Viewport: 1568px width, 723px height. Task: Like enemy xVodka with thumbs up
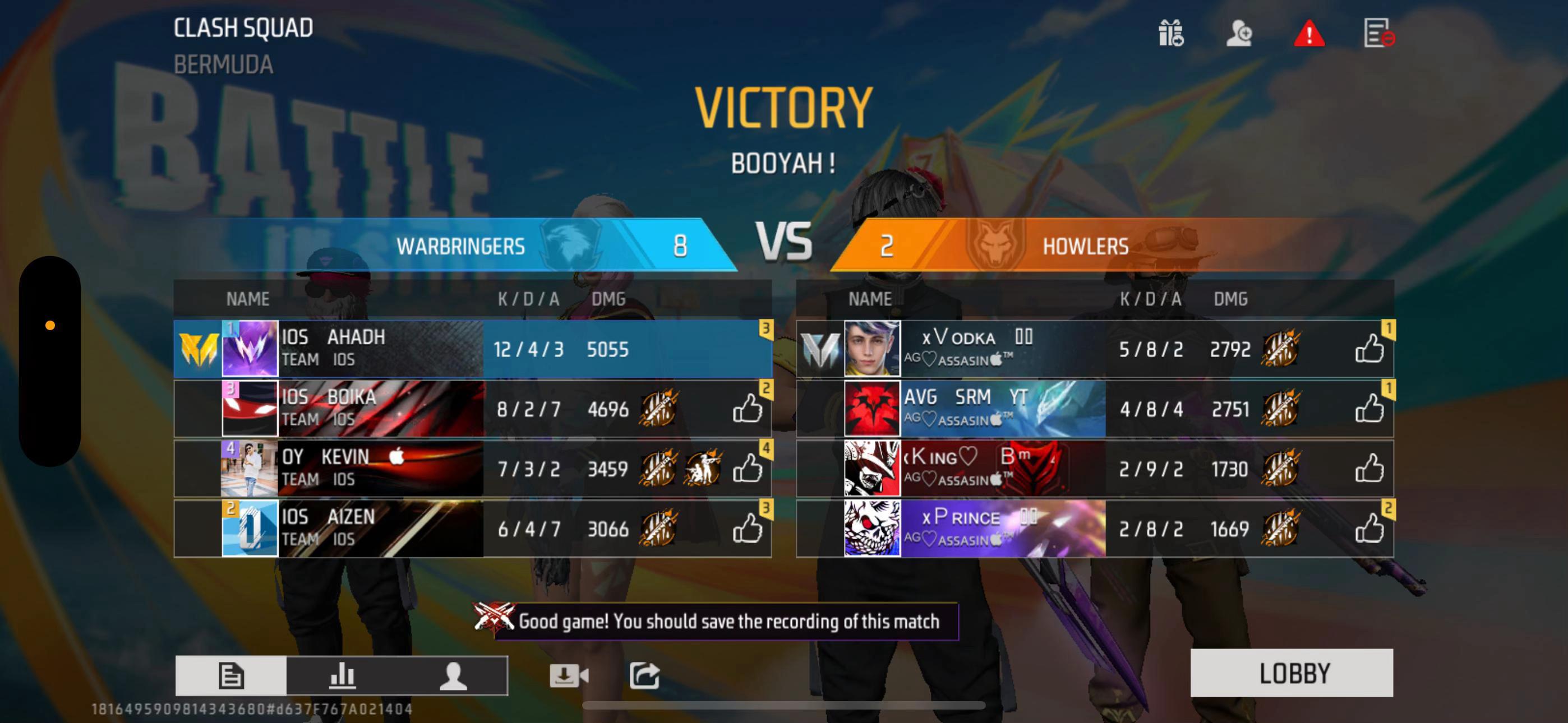coord(1369,349)
